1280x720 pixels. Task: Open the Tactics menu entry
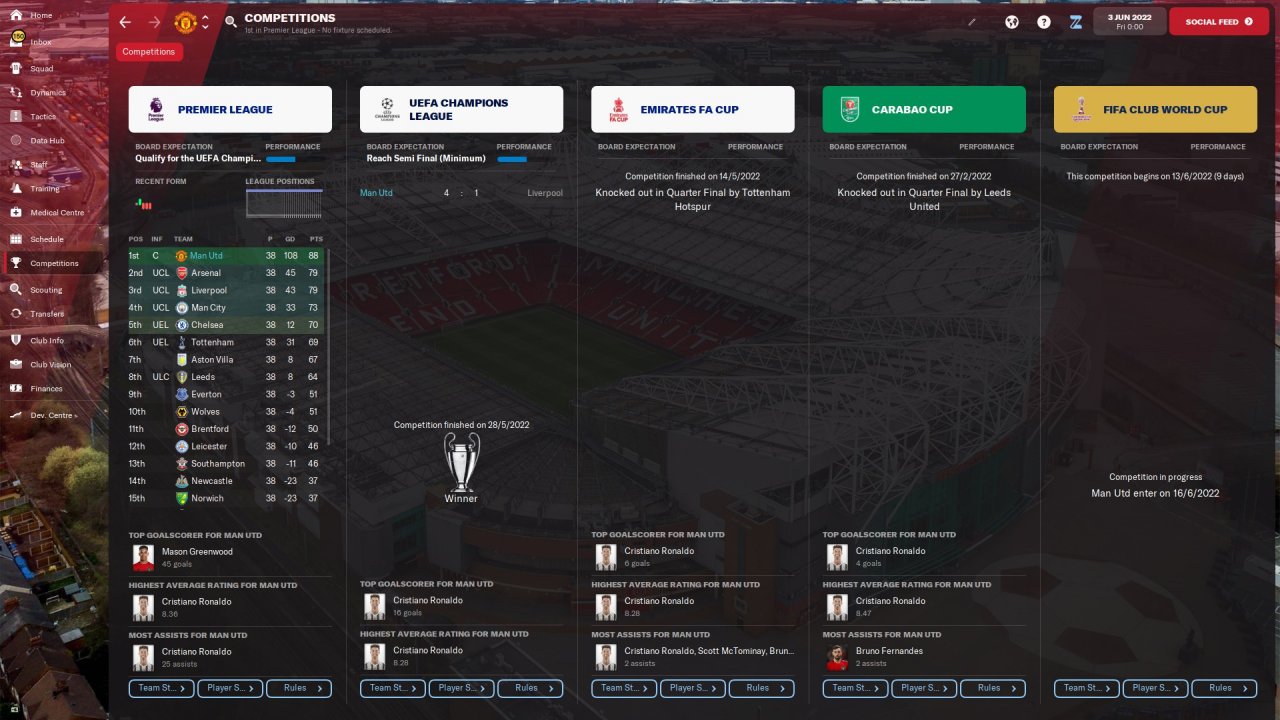(x=42, y=116)
